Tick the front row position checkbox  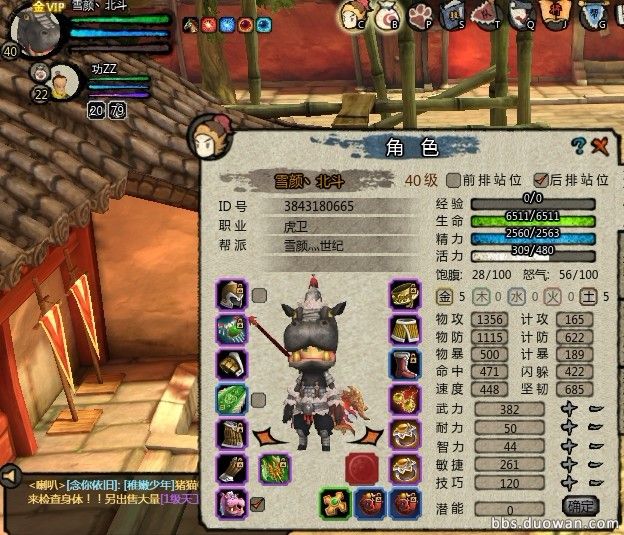[x=454, y=180]
